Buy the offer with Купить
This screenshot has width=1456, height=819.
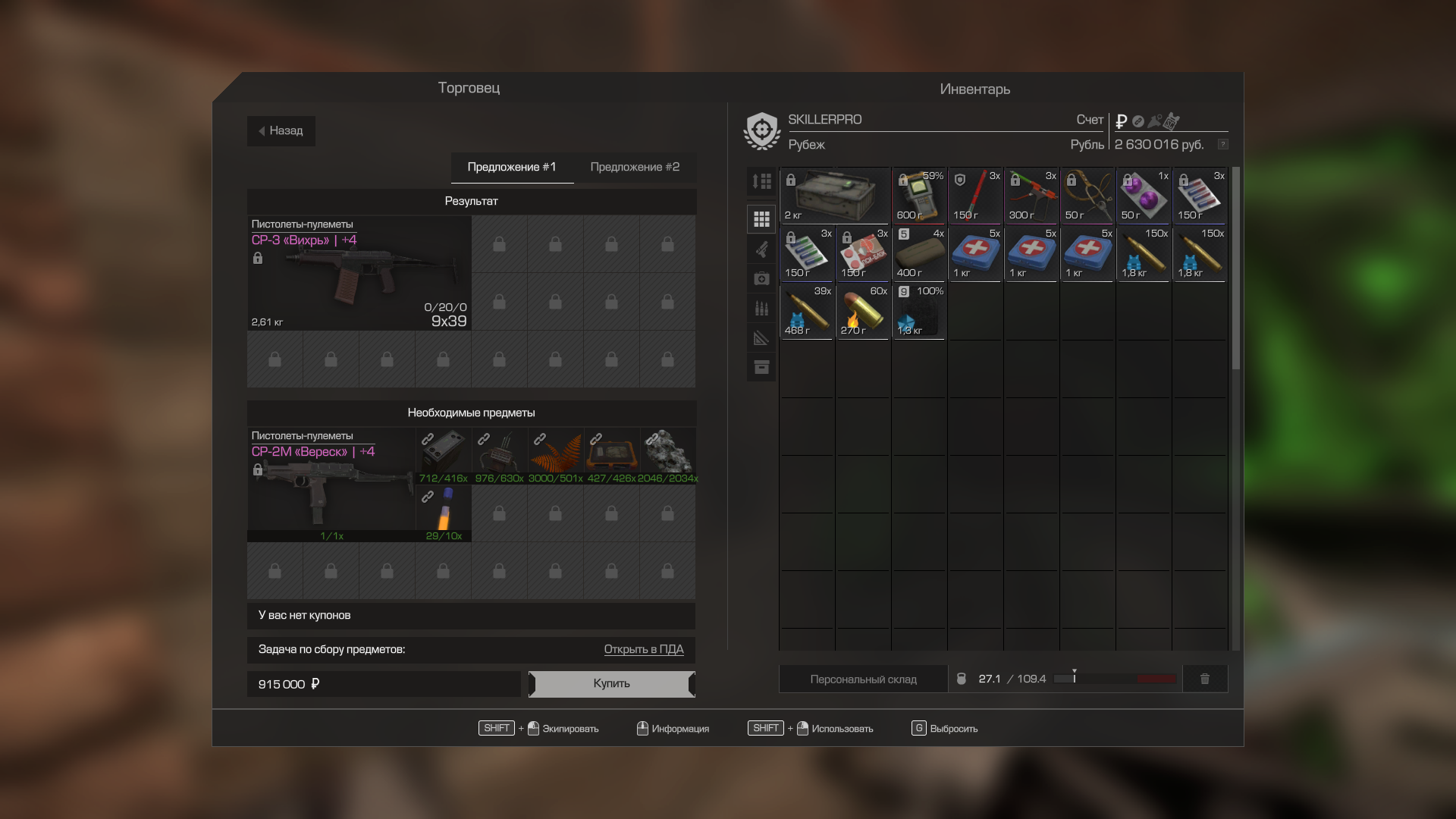point(611,684)
